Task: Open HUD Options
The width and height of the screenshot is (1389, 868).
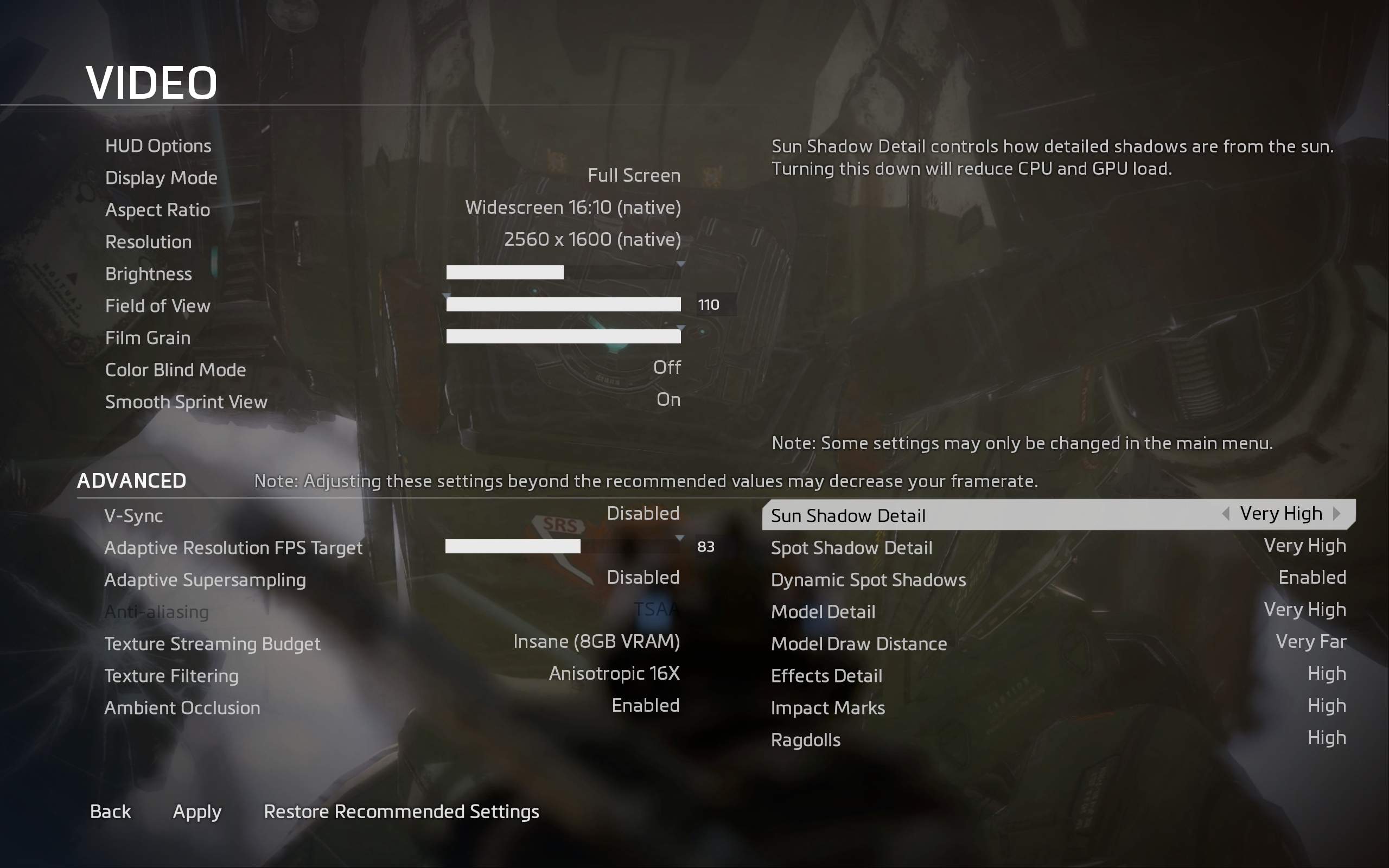Action: (x=158, y=146)
